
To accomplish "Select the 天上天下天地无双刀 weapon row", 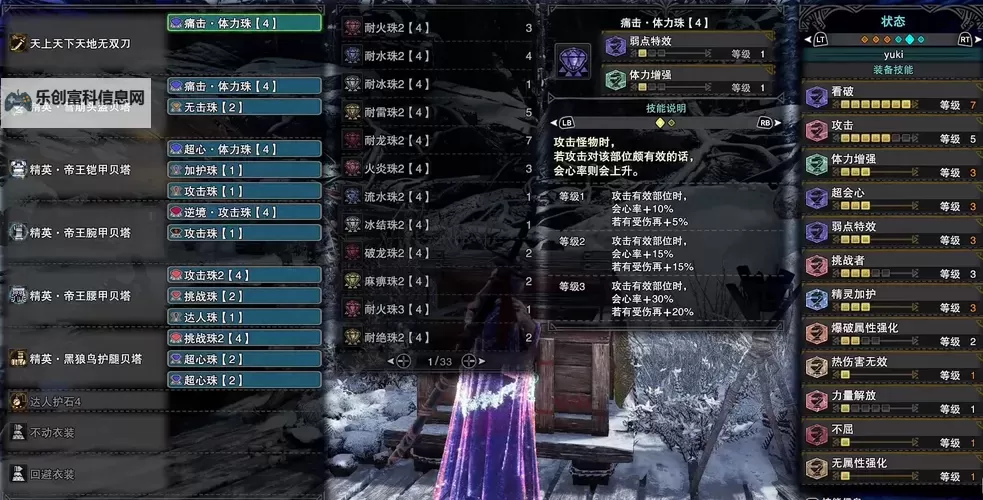I will (80, 43).
